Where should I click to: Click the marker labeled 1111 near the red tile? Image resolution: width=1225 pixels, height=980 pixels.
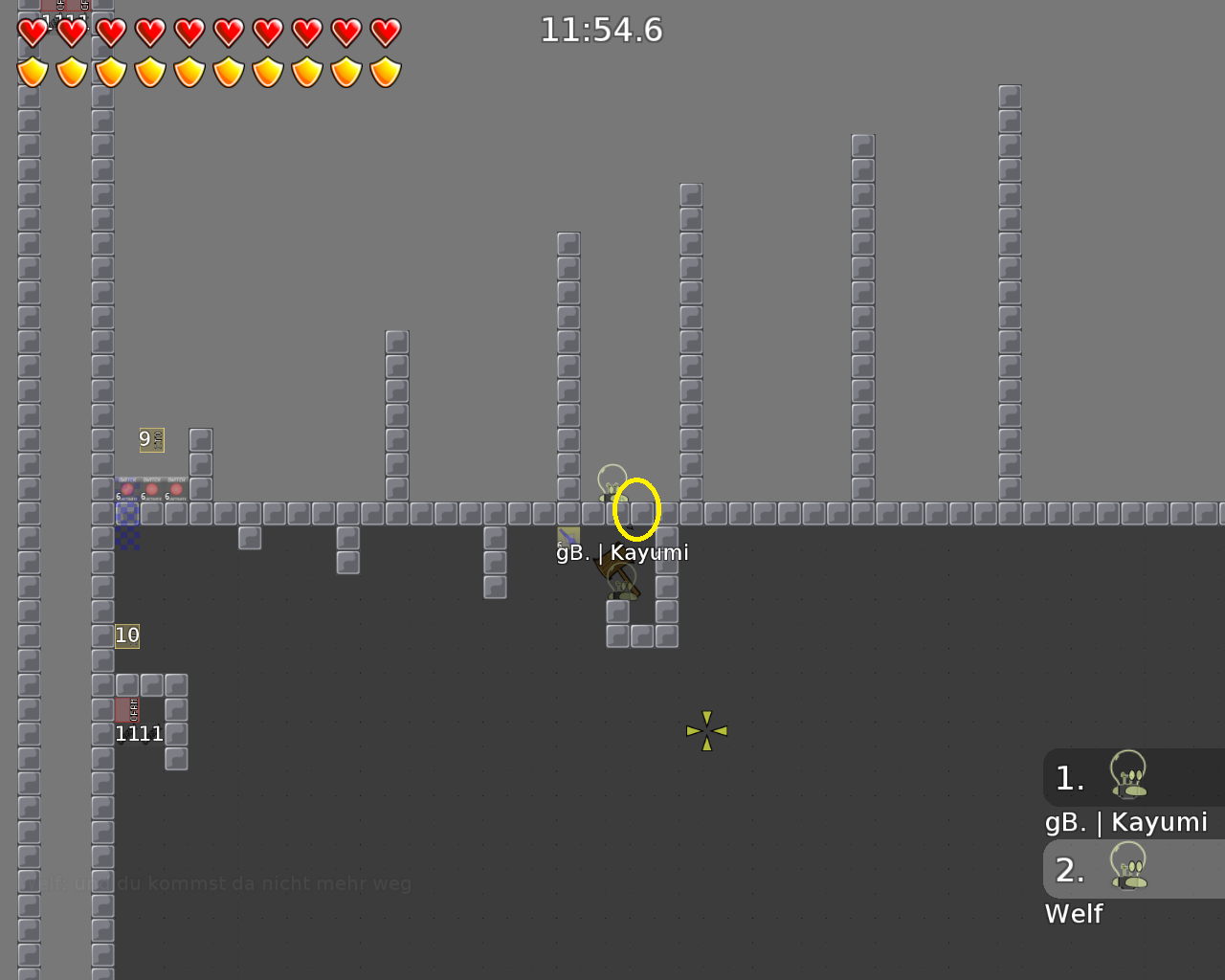click(138, 733)
